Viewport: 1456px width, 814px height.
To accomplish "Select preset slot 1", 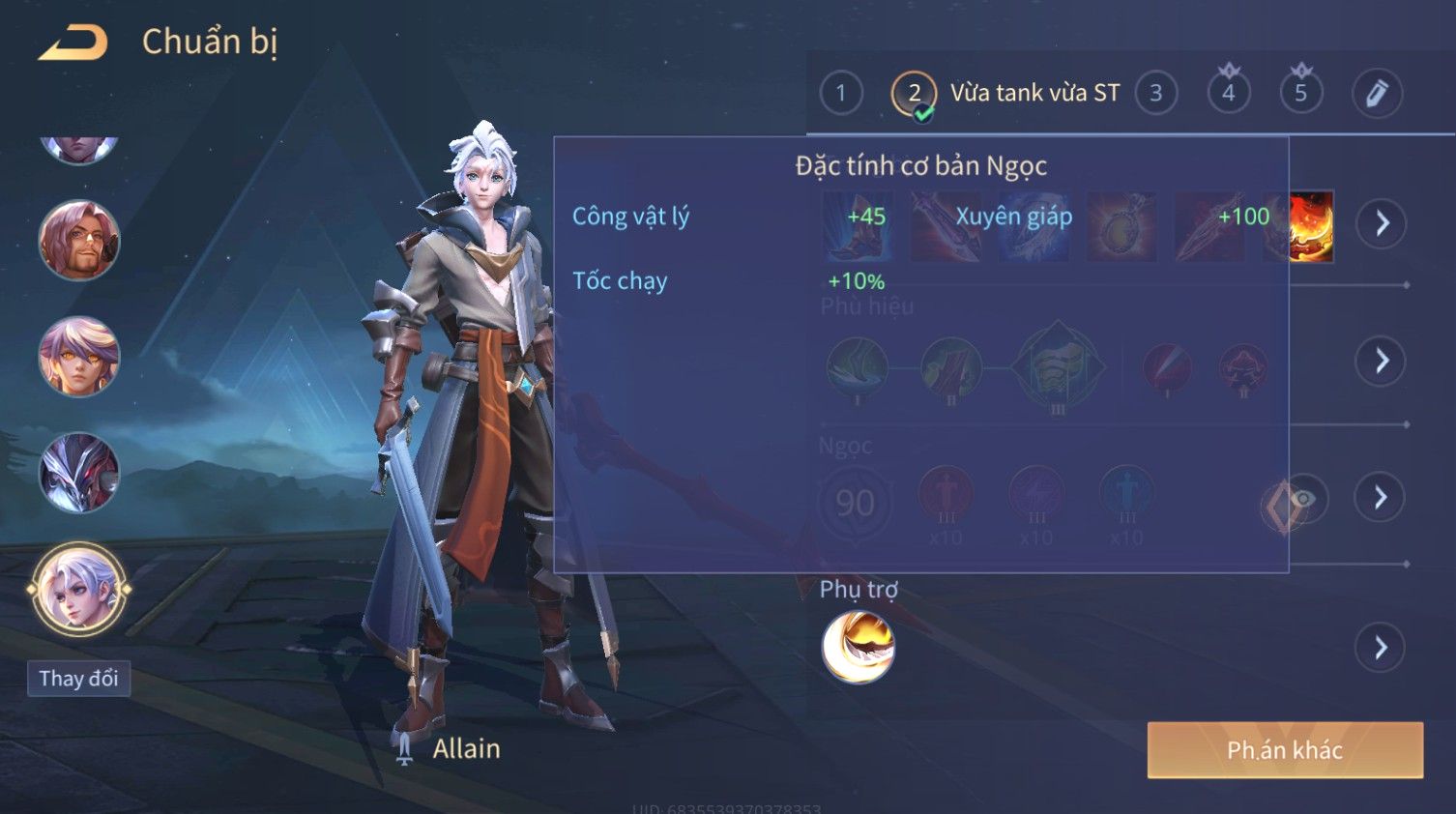I will point(840,93).
